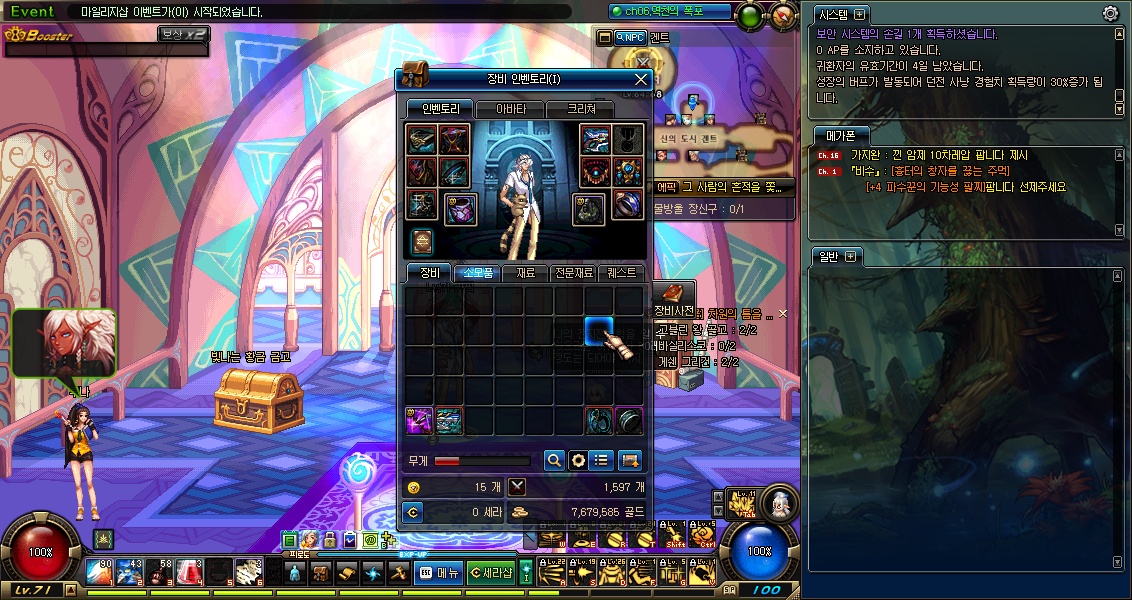Open chat settings gear icon
The height and width of the screenshot is (600, 1132).
coord(1110,13)
